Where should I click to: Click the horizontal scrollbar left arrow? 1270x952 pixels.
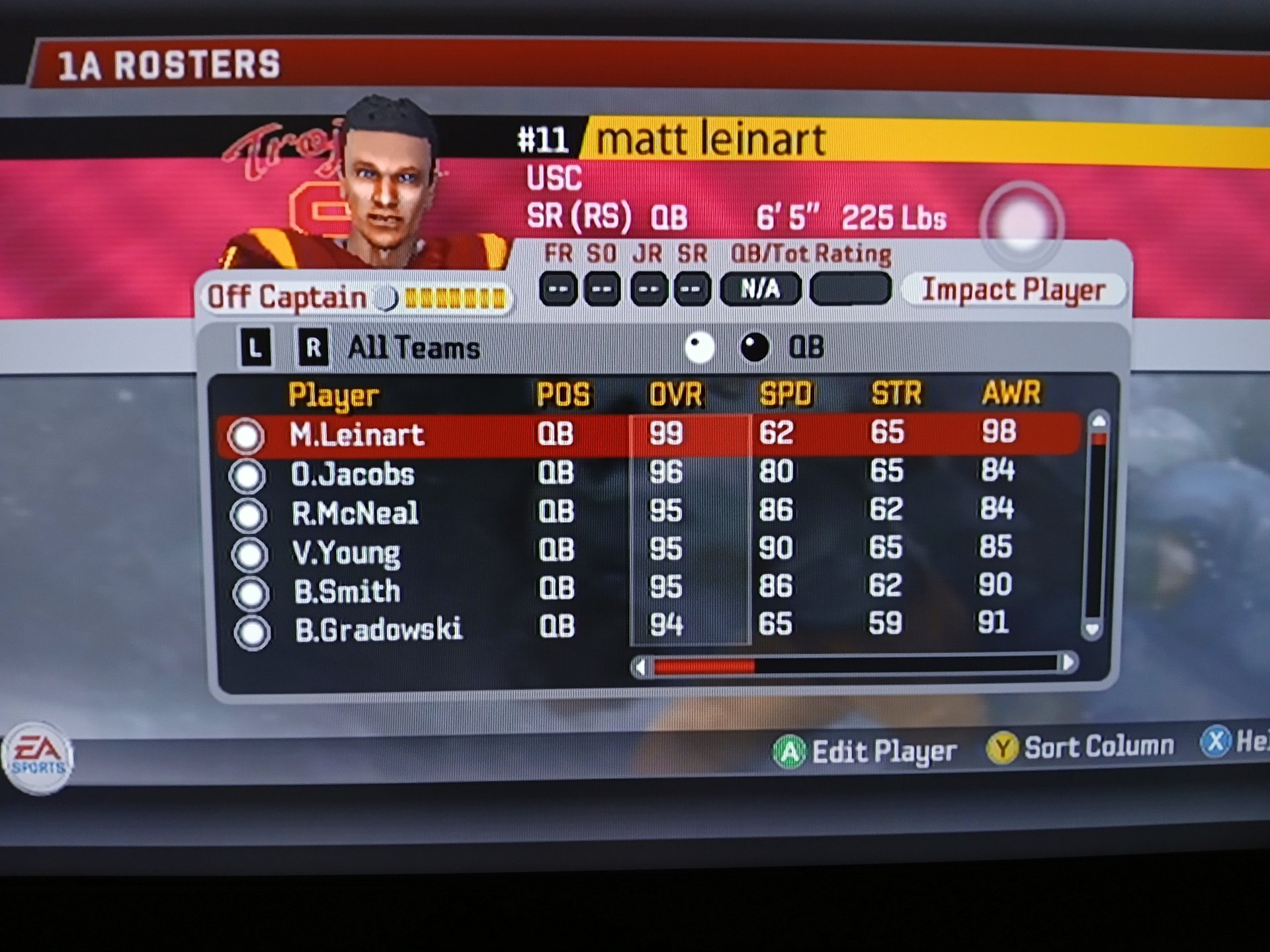(640, 667)
